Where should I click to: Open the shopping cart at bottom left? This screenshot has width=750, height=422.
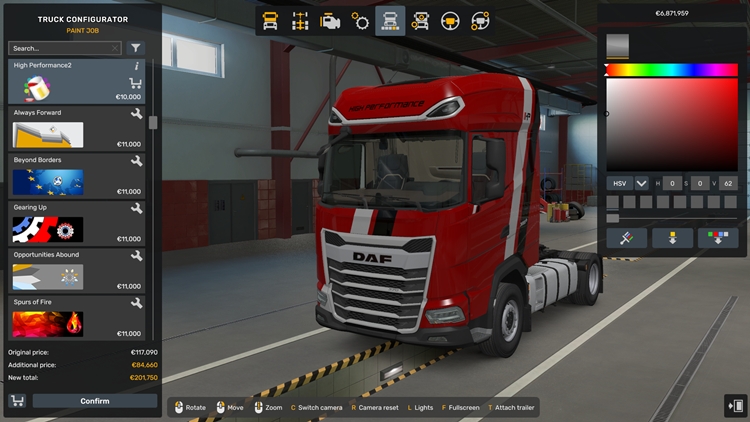[x=17, y=401]
